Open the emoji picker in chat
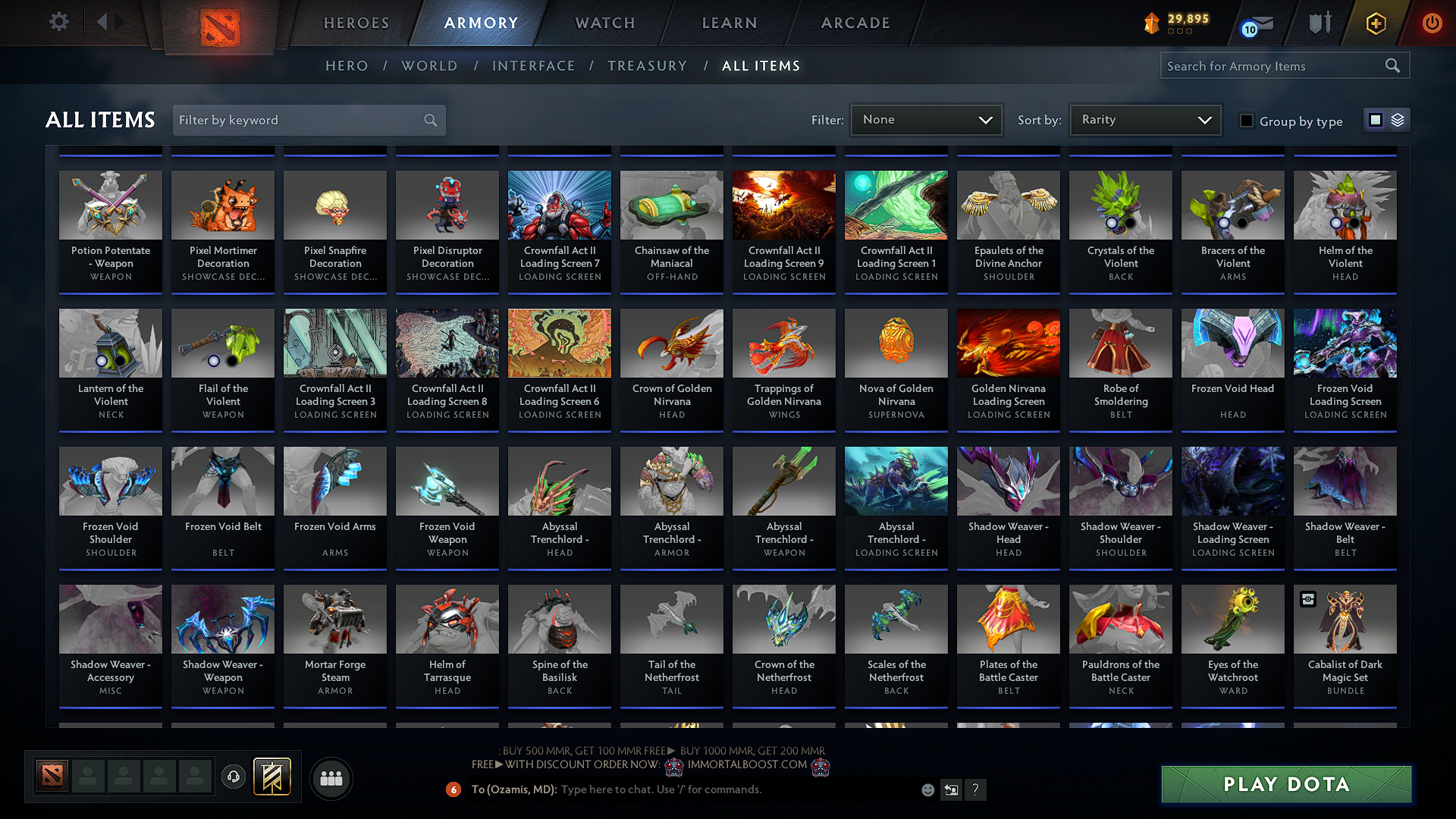The image size is (1456, 819). 927,789
